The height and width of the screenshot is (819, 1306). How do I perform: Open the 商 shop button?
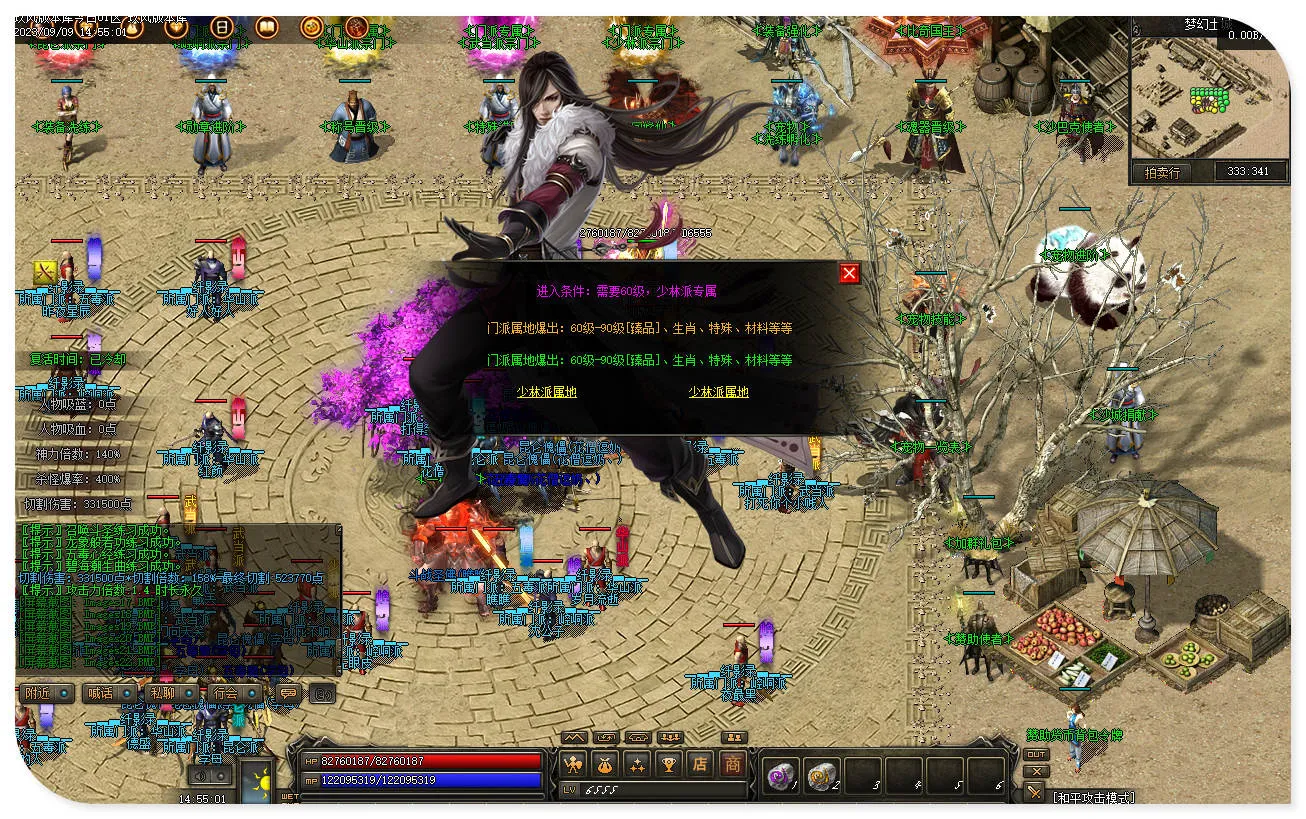(x=733, y=765)
